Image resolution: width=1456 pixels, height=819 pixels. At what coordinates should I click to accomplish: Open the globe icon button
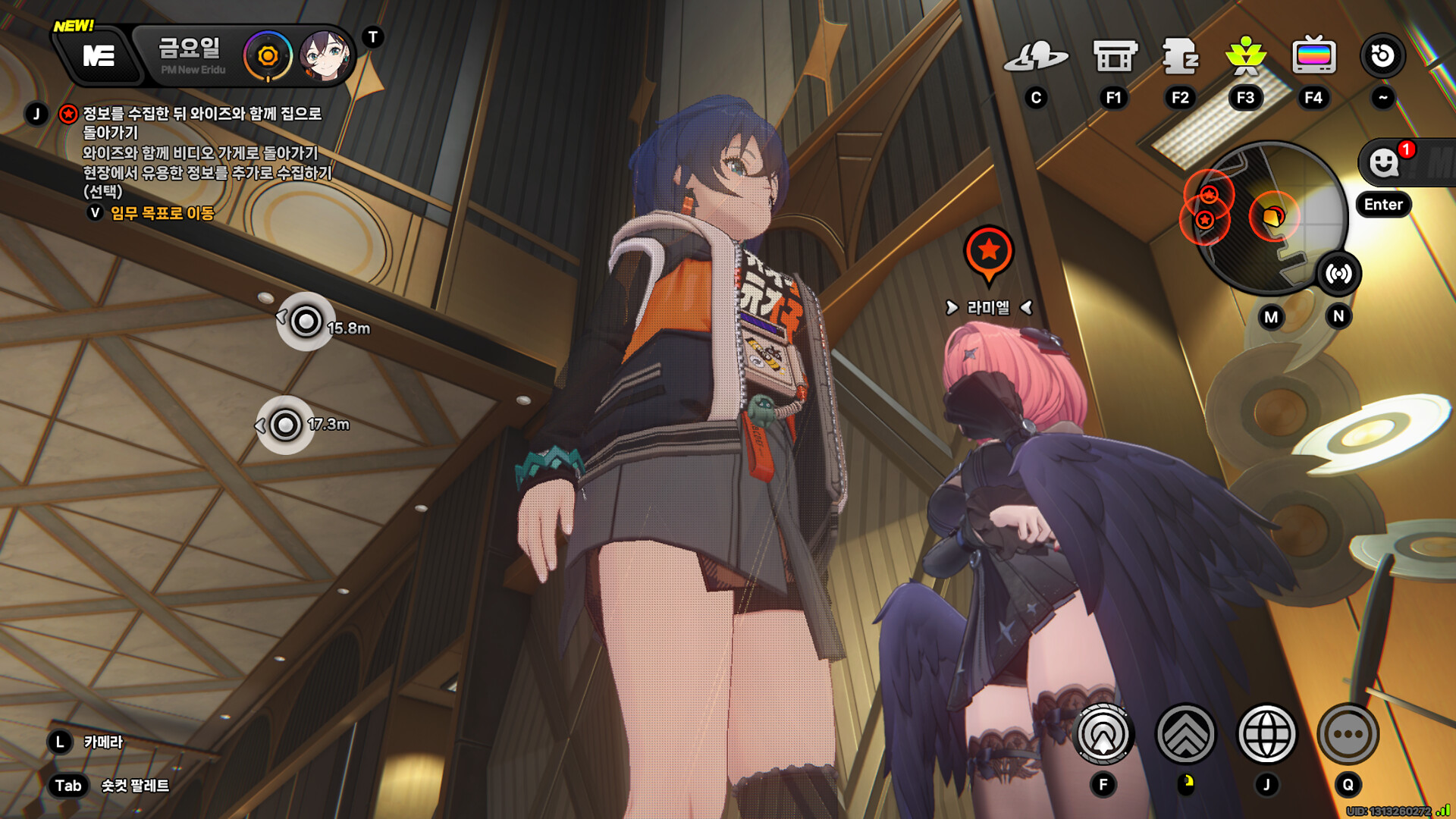click(1266, 734)
